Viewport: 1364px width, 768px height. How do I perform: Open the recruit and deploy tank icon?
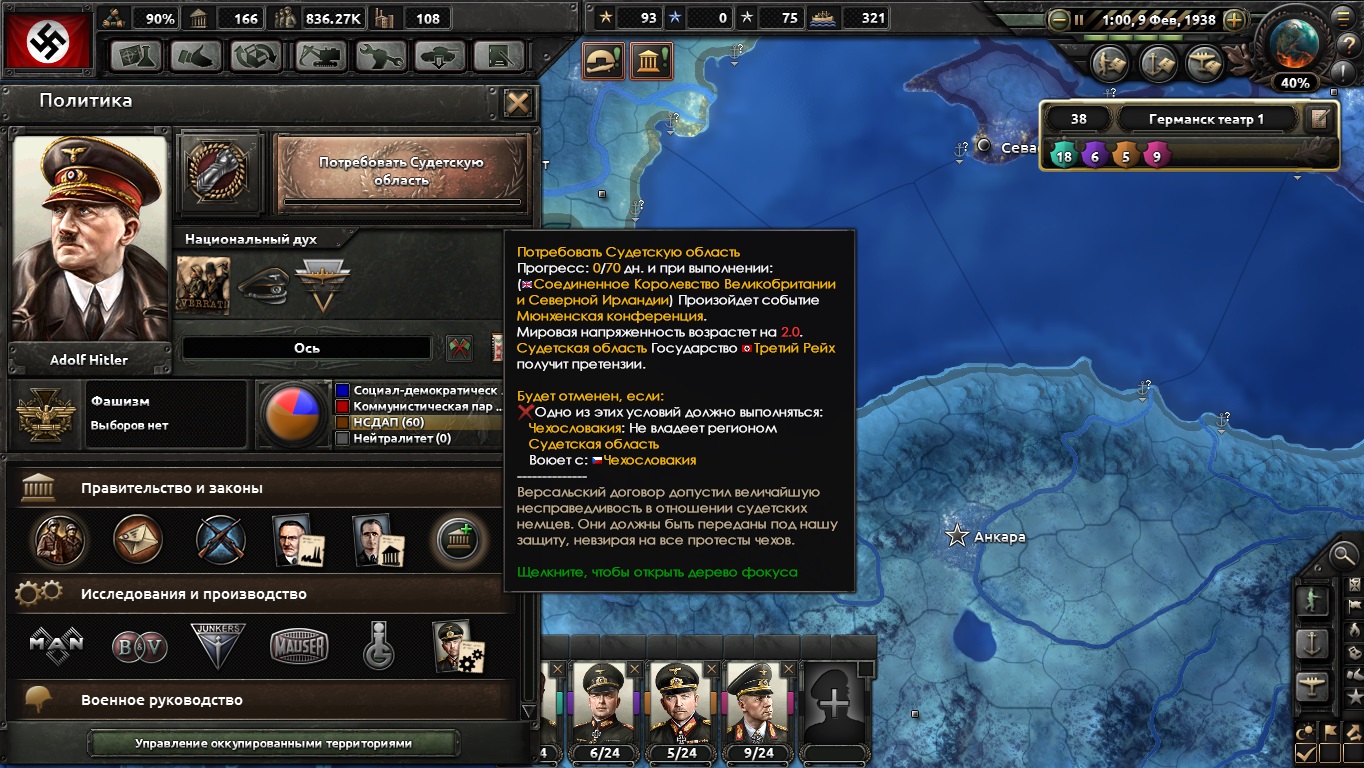pos(439,56)
